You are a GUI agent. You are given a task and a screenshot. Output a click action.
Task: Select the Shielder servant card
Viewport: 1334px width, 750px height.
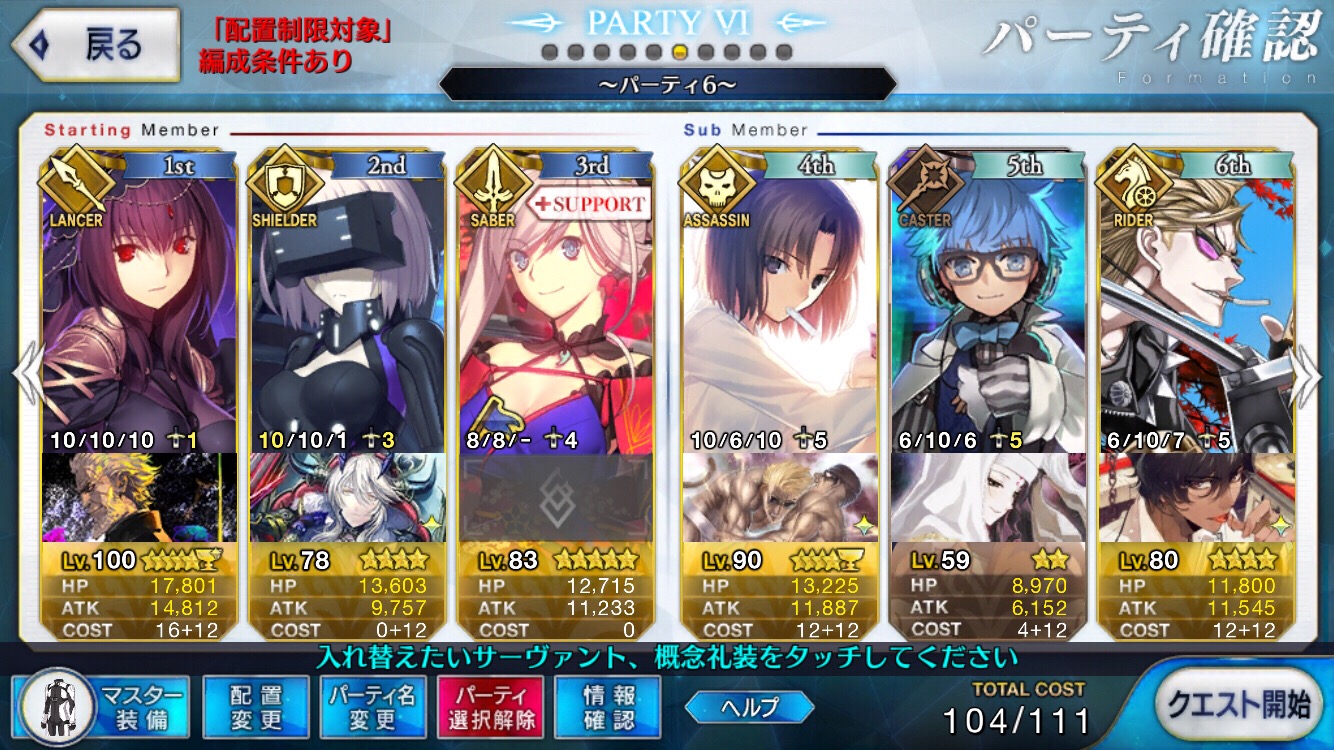pos(347,300)
